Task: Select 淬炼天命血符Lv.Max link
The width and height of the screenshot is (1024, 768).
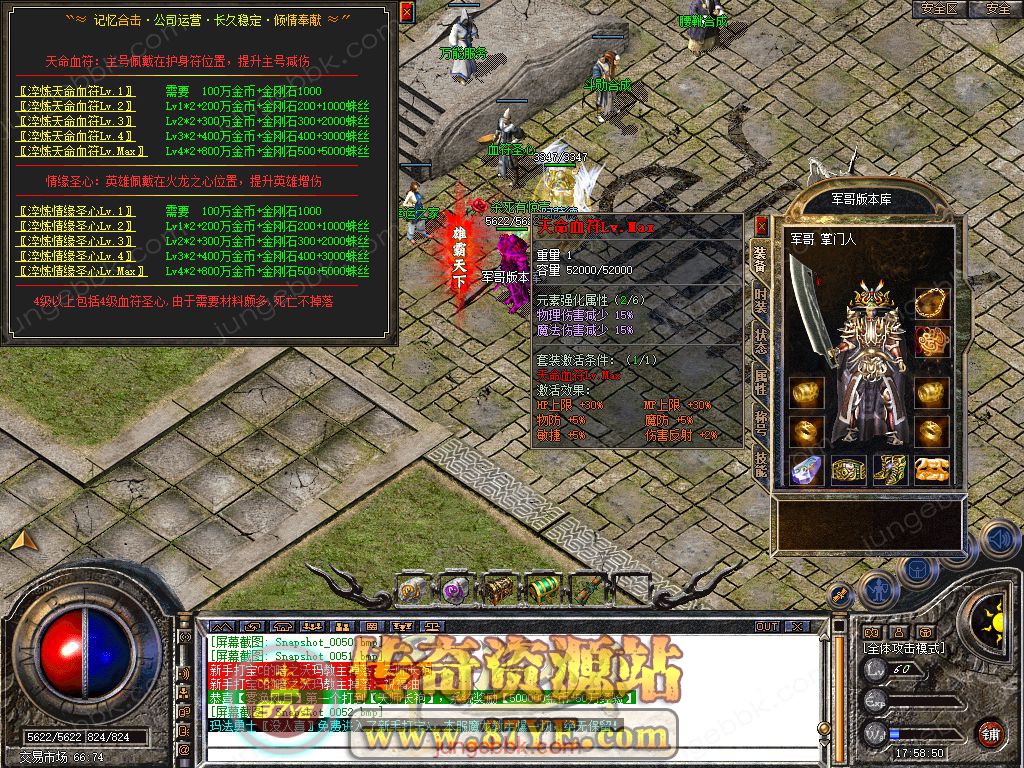Action: 82,151
